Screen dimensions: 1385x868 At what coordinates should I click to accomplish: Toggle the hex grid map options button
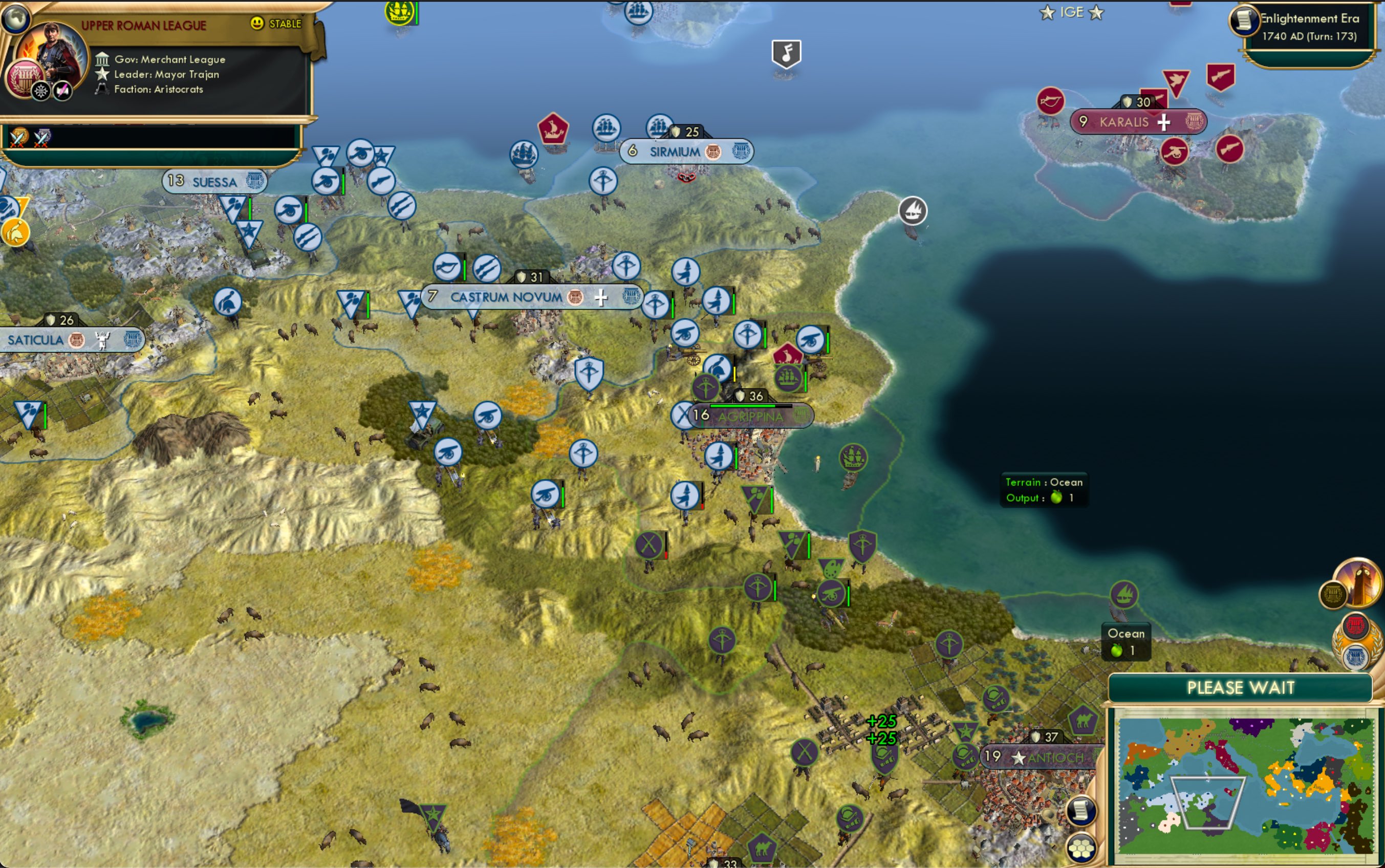pos(1081,848)
